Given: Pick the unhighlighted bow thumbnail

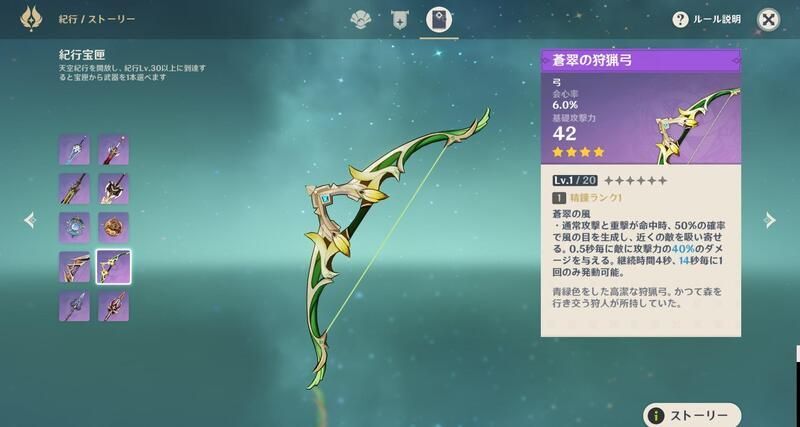Looking at the screenshot, I should (74, 266).
